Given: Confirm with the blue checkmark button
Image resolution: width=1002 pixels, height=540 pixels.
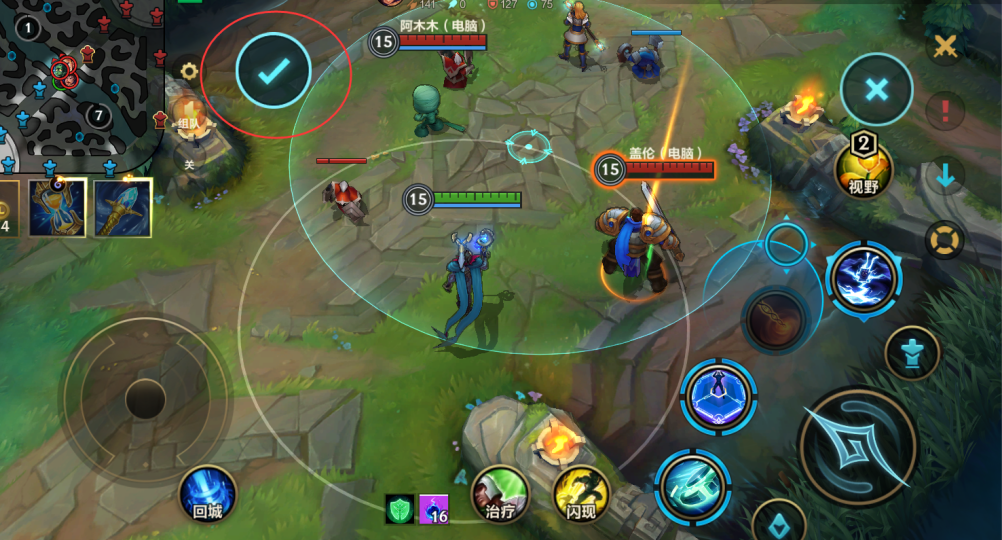Looking at the screenshot, I should [x=273, y=71].
